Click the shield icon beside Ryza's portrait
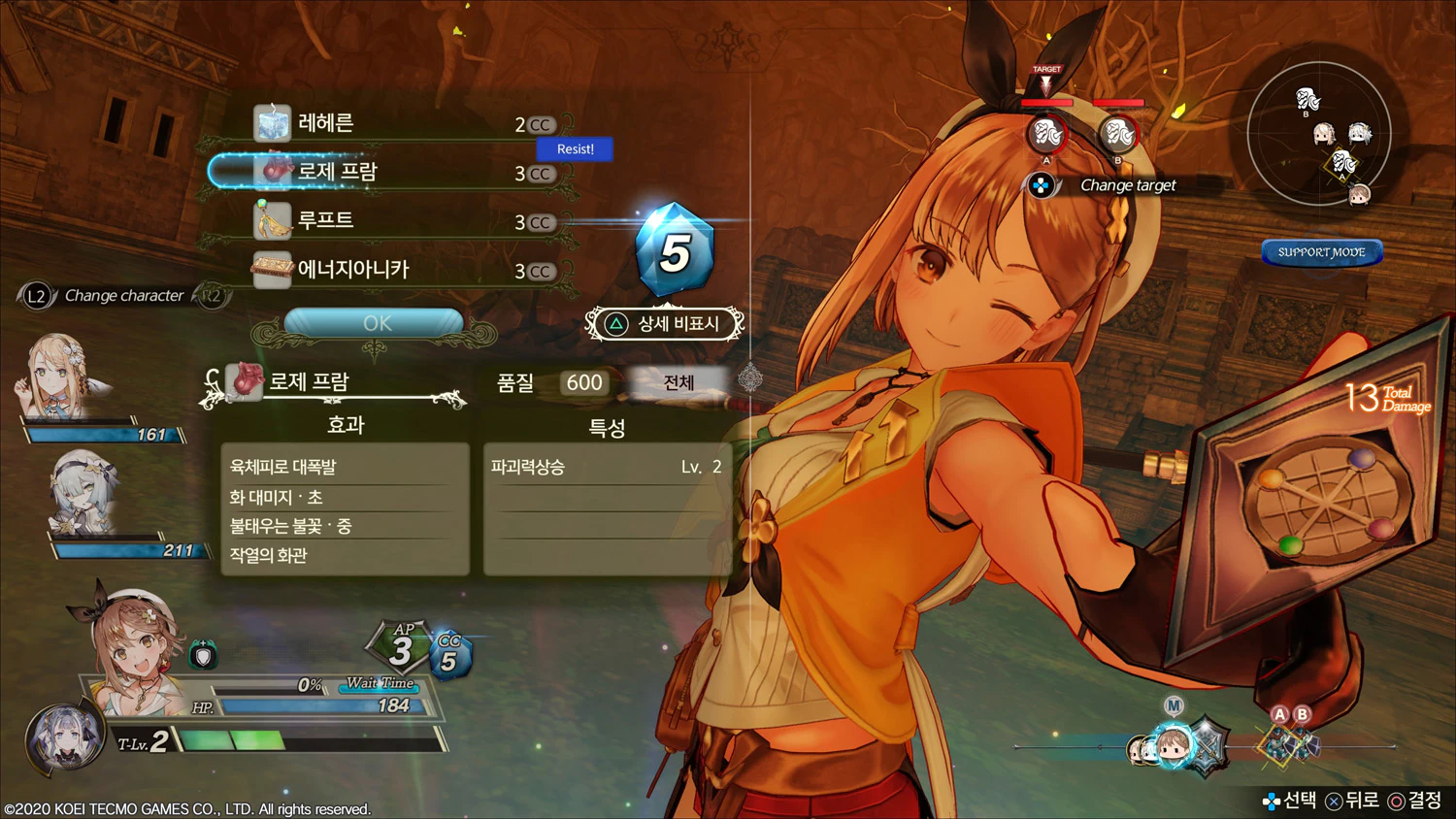Image resolution: width=1456 pixels, height=819 pixels. pos(203,656)
